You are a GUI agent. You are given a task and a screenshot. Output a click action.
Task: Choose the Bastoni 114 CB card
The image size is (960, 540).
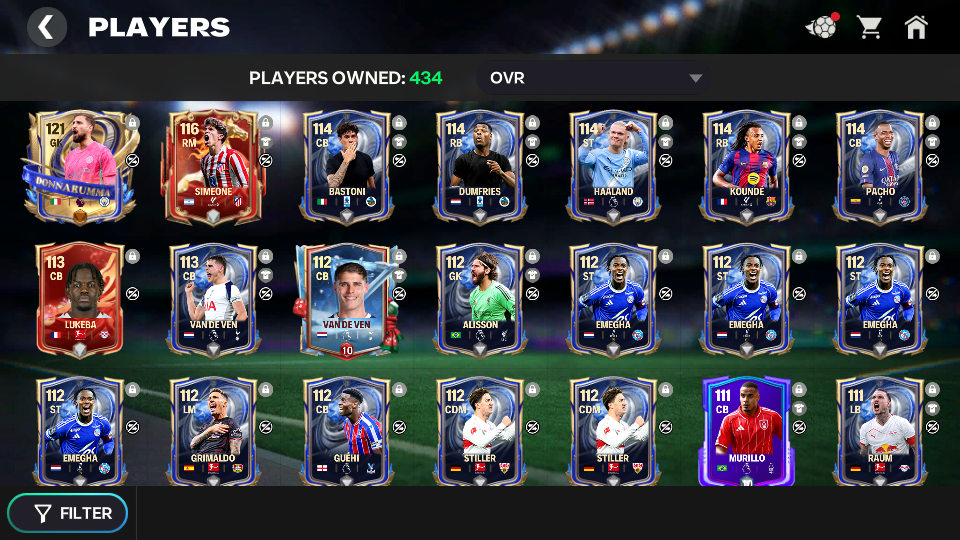(x=346, y=166)
